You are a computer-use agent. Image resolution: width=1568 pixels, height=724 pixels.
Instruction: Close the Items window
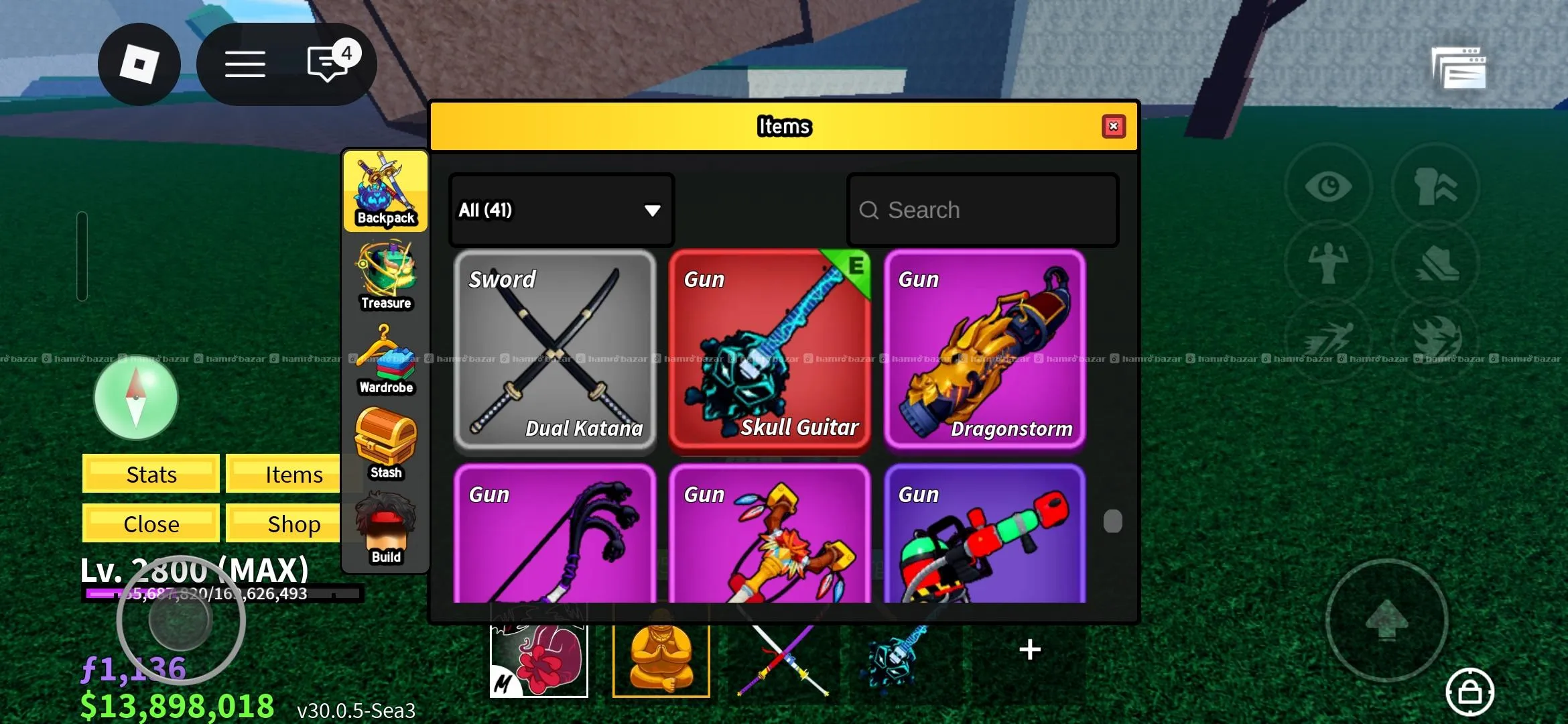[1113, 127]
